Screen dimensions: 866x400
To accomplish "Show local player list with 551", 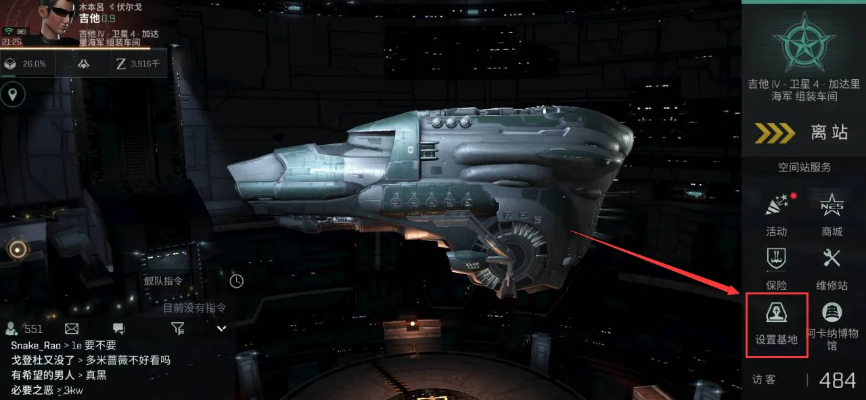I will pos(24,328).
